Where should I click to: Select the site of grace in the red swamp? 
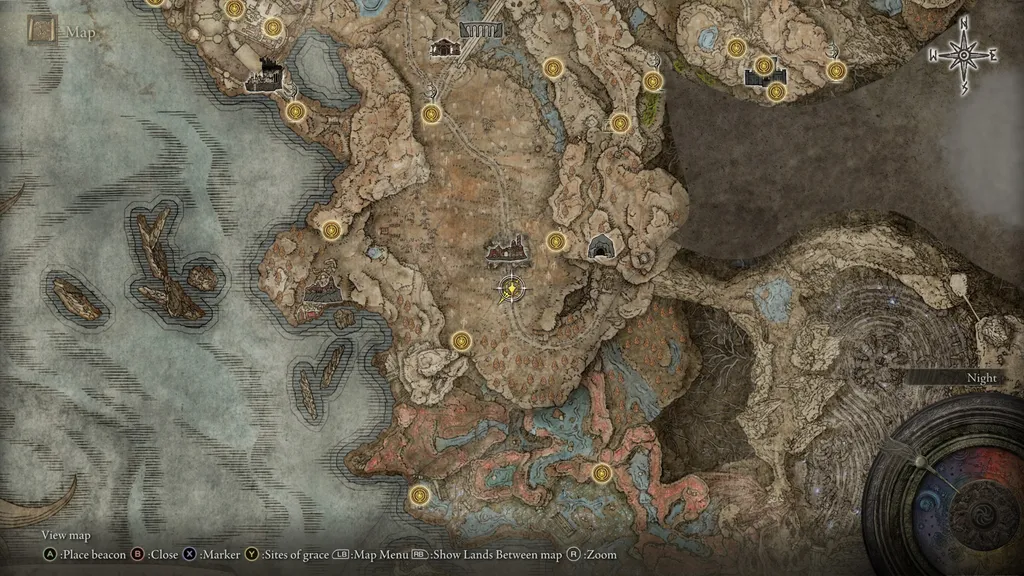601,473
